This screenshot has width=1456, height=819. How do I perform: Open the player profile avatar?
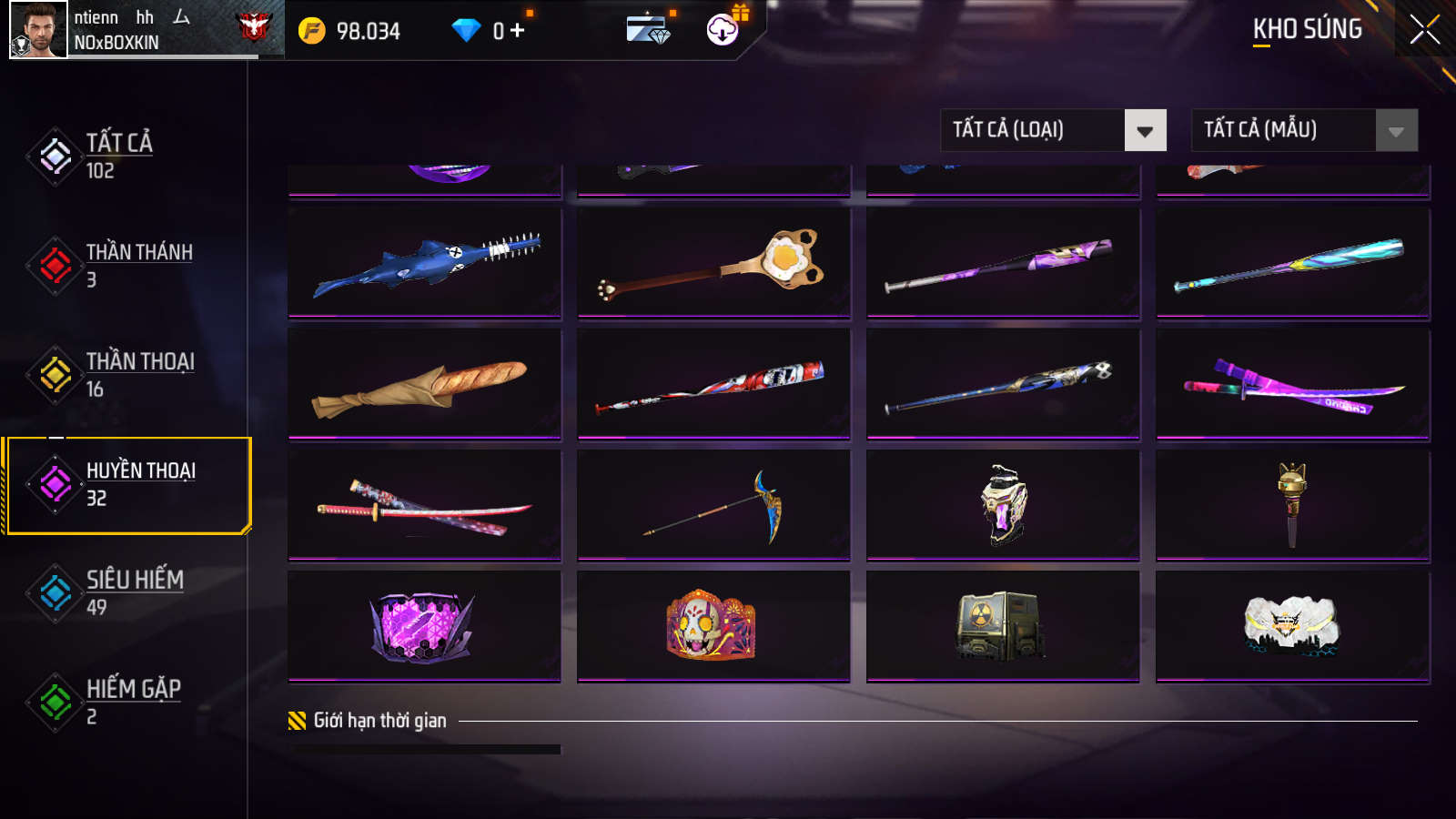38,30
